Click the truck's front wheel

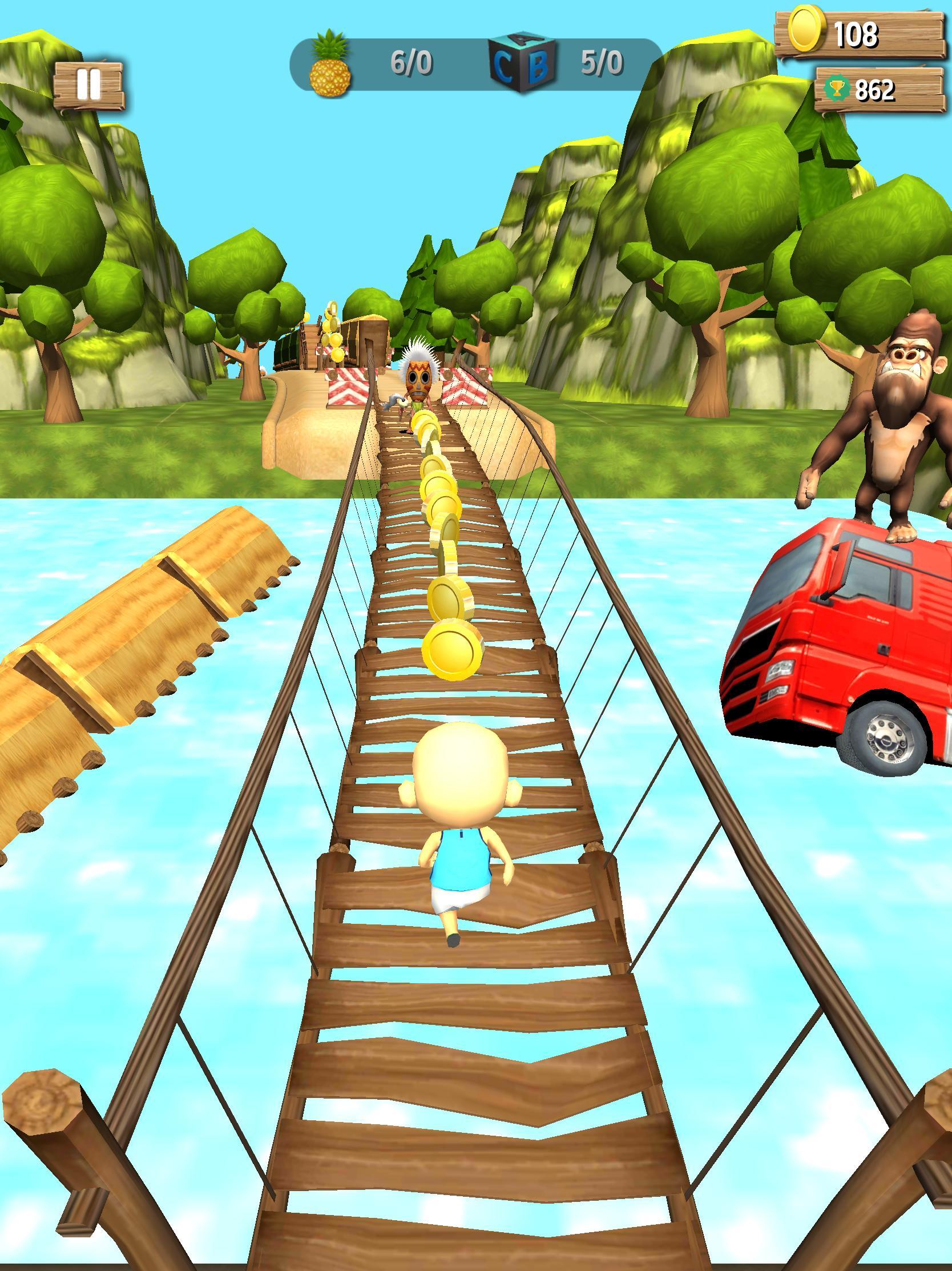(x=884, y=739)
